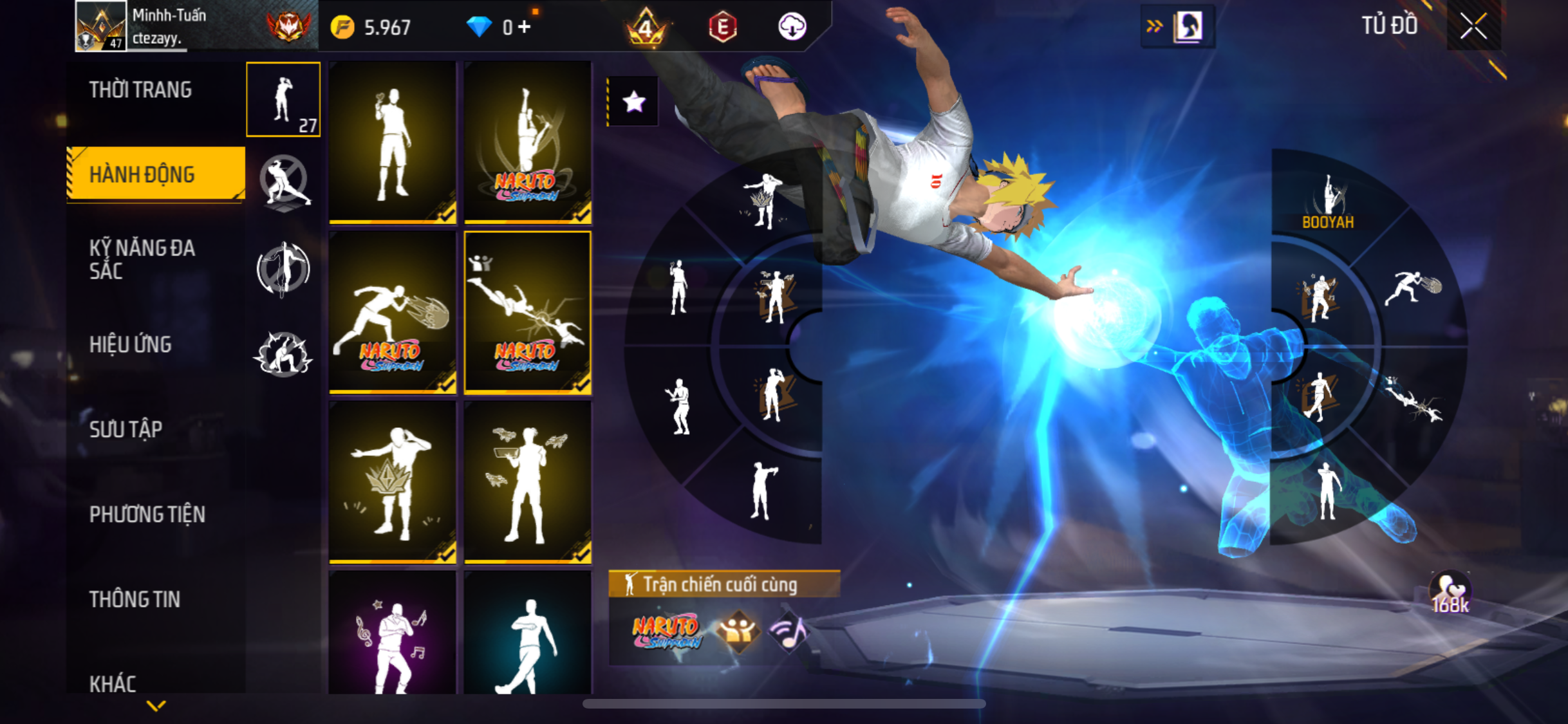Open the download cloud icon
The image size is (1568, 724).
(x=792, y=27)
